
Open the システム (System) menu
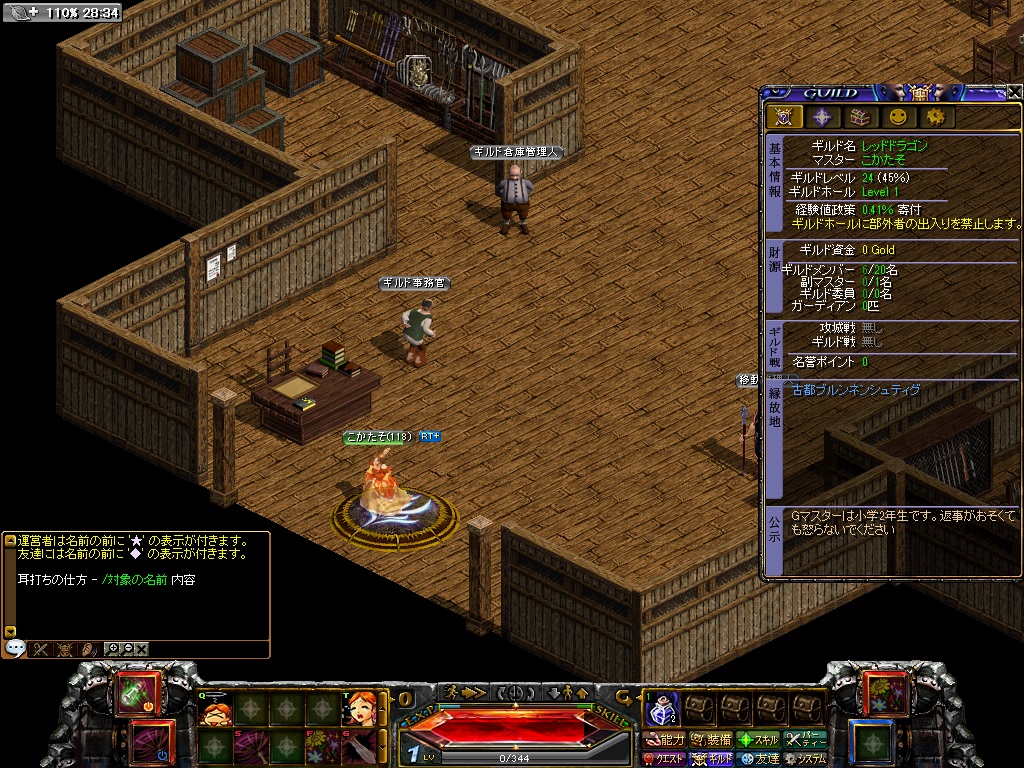806,759
